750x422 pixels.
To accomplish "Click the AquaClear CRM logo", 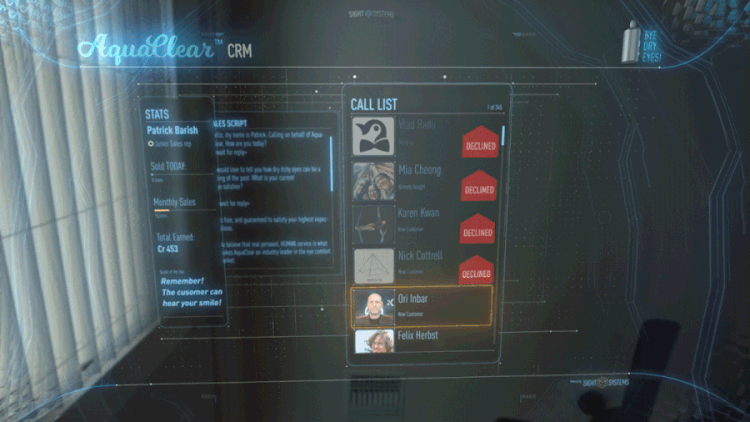I will click(x=165, y=49).
